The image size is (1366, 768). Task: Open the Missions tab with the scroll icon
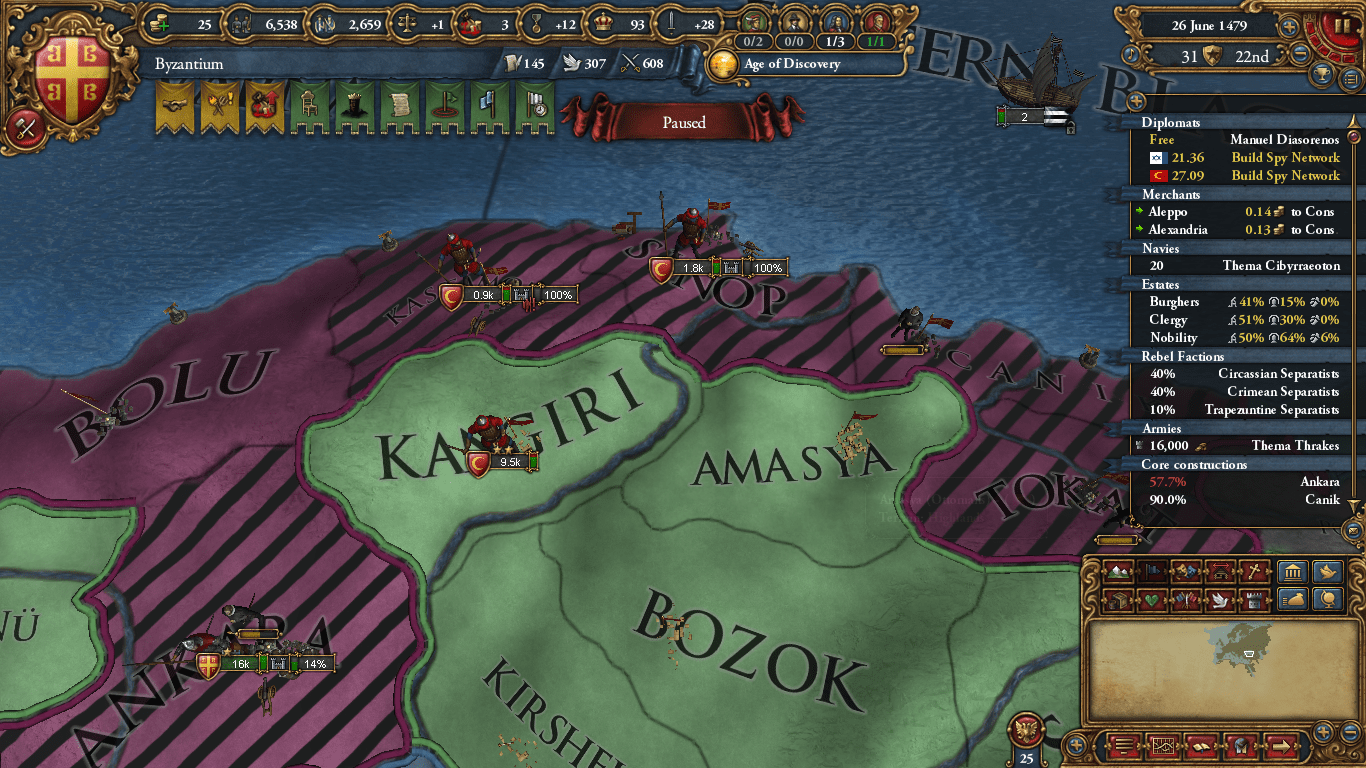[x=400, y=105]
